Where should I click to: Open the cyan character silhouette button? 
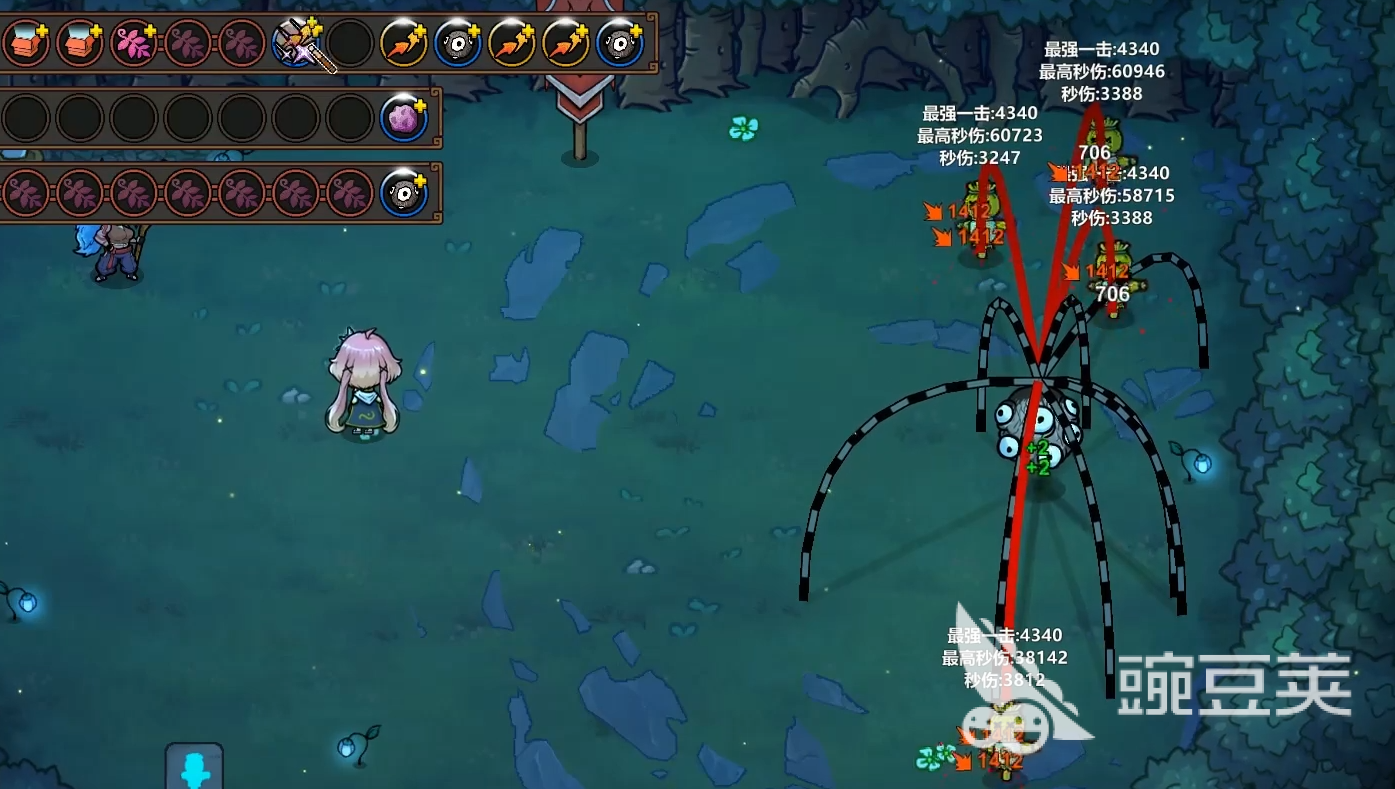point(194,769)
